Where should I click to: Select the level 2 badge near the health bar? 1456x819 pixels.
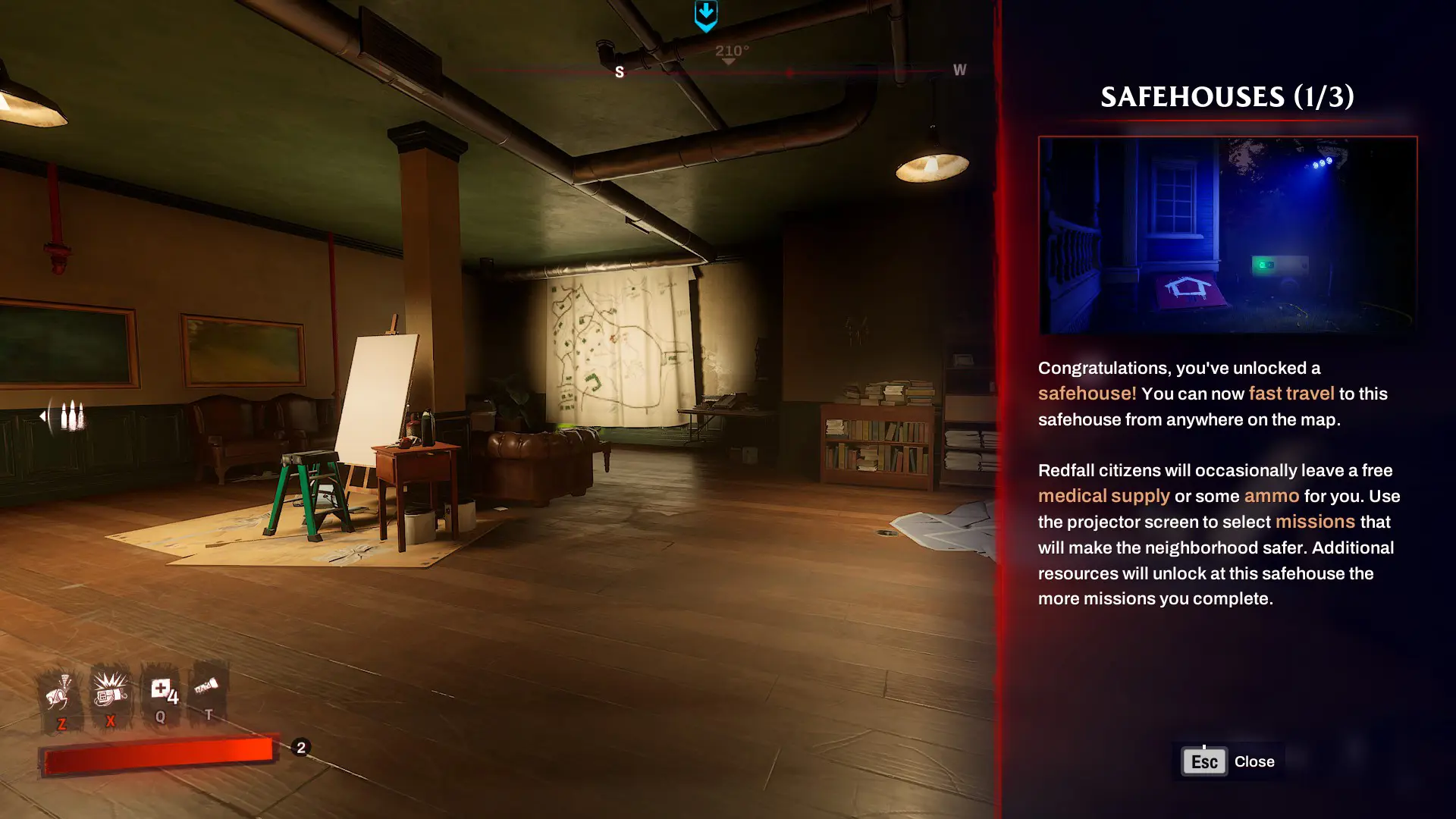pos(300,746)
